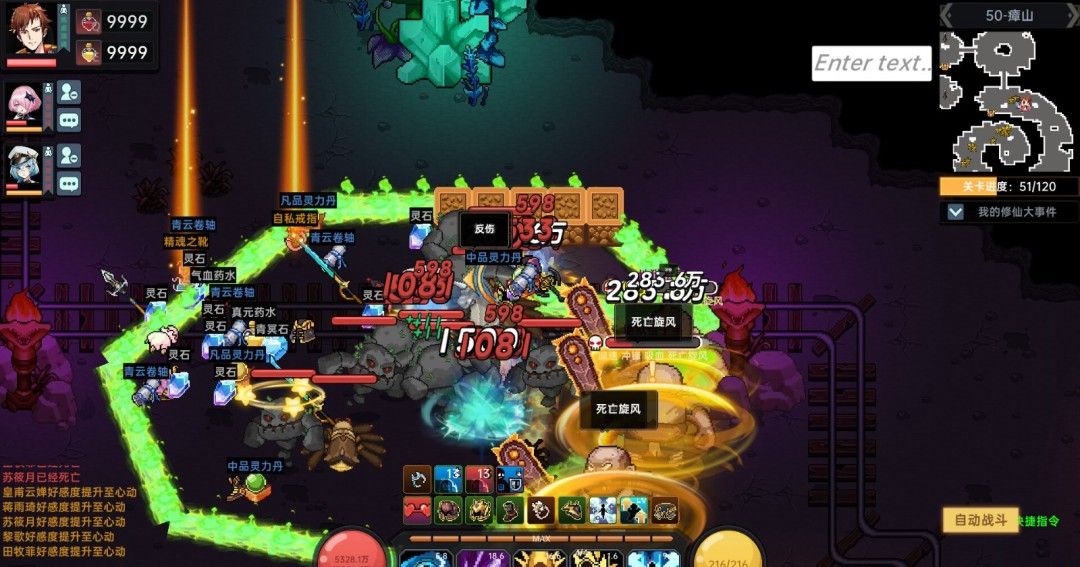Click the red crab icon in skill row
Screen dimensions: 1080x567
pyautogui.click(x=417, y=510)
